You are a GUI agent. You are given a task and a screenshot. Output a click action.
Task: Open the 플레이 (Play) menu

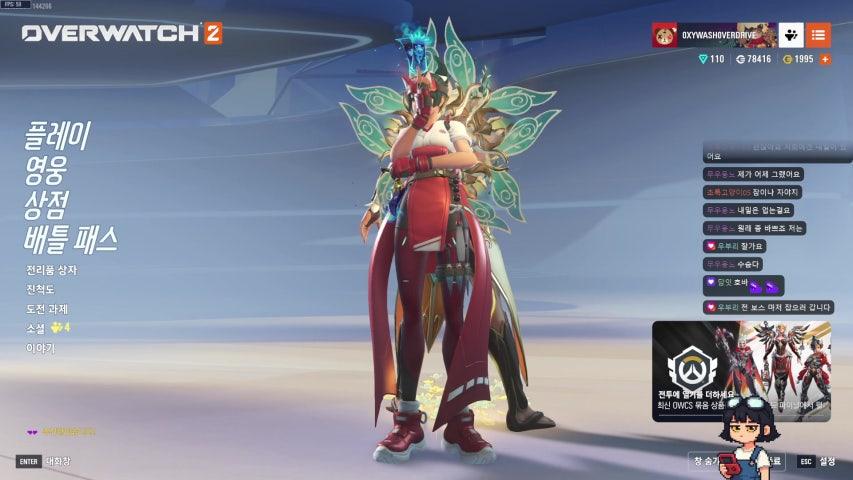(x=58, y=135)
